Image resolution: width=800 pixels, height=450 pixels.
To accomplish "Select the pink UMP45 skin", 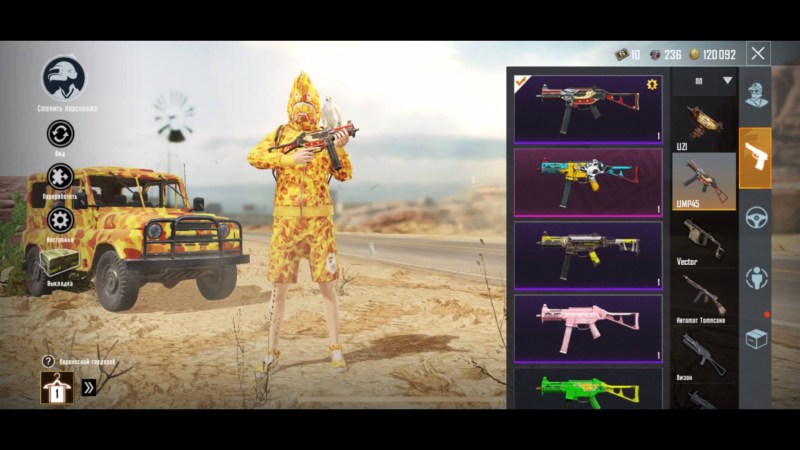I will tap(588, 328).
